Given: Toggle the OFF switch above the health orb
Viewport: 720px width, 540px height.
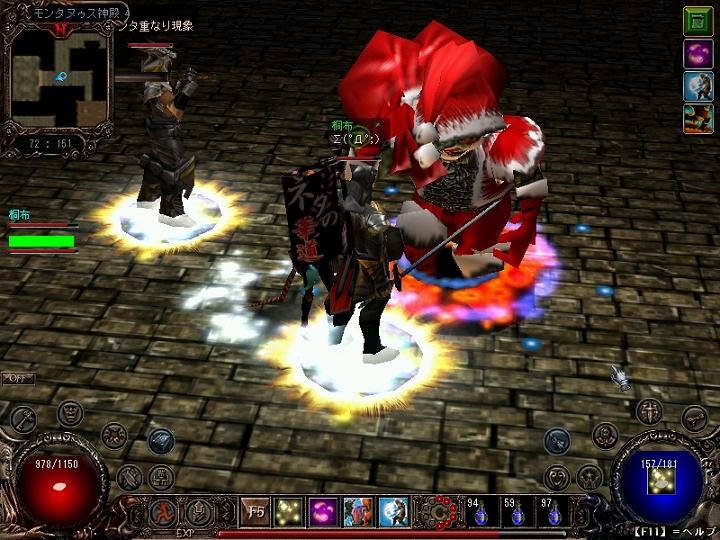Looking at the screenshot, I should coord(17,378).
